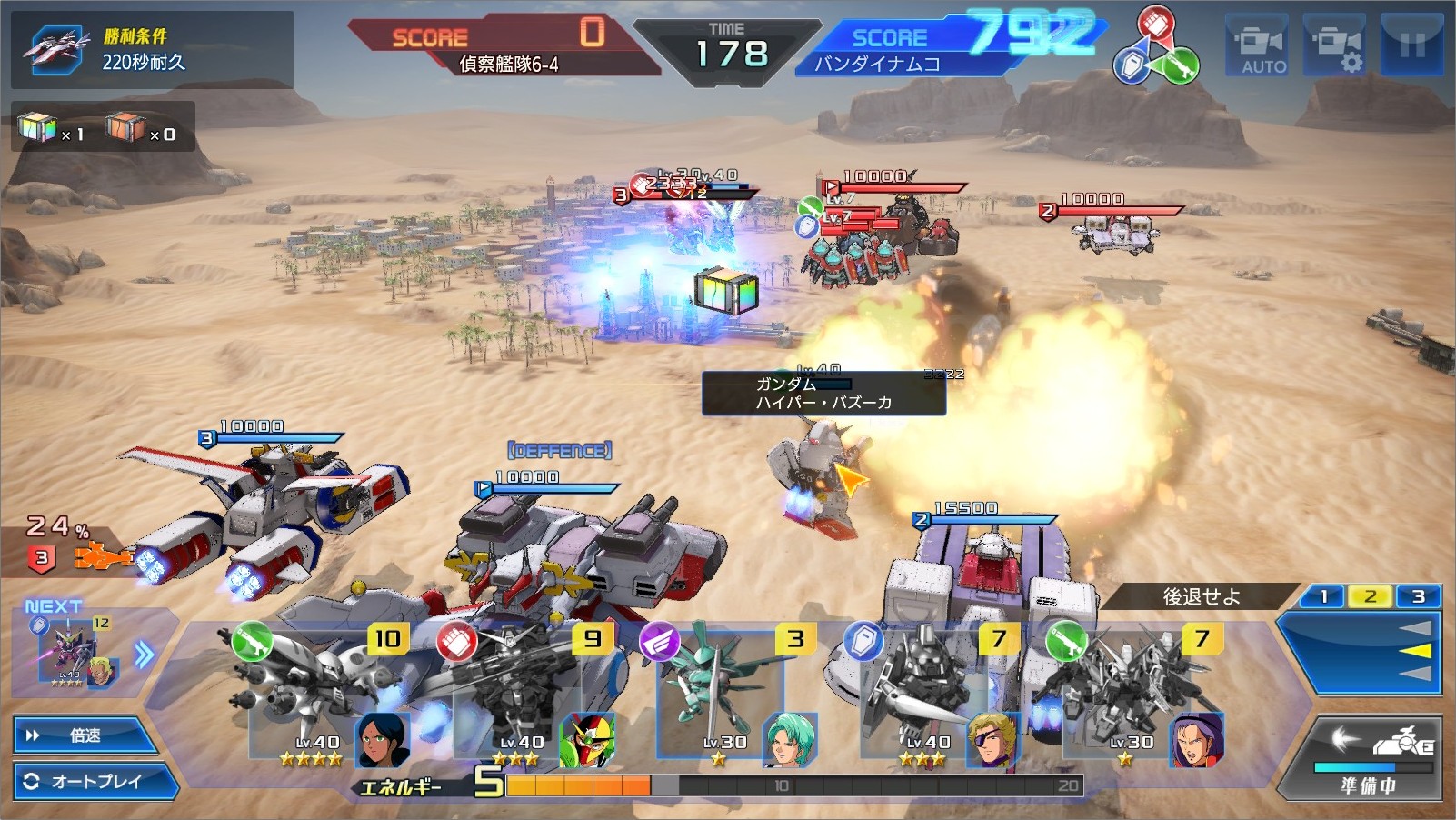
Task: Pause the battle
Action: click(1411, 45)
